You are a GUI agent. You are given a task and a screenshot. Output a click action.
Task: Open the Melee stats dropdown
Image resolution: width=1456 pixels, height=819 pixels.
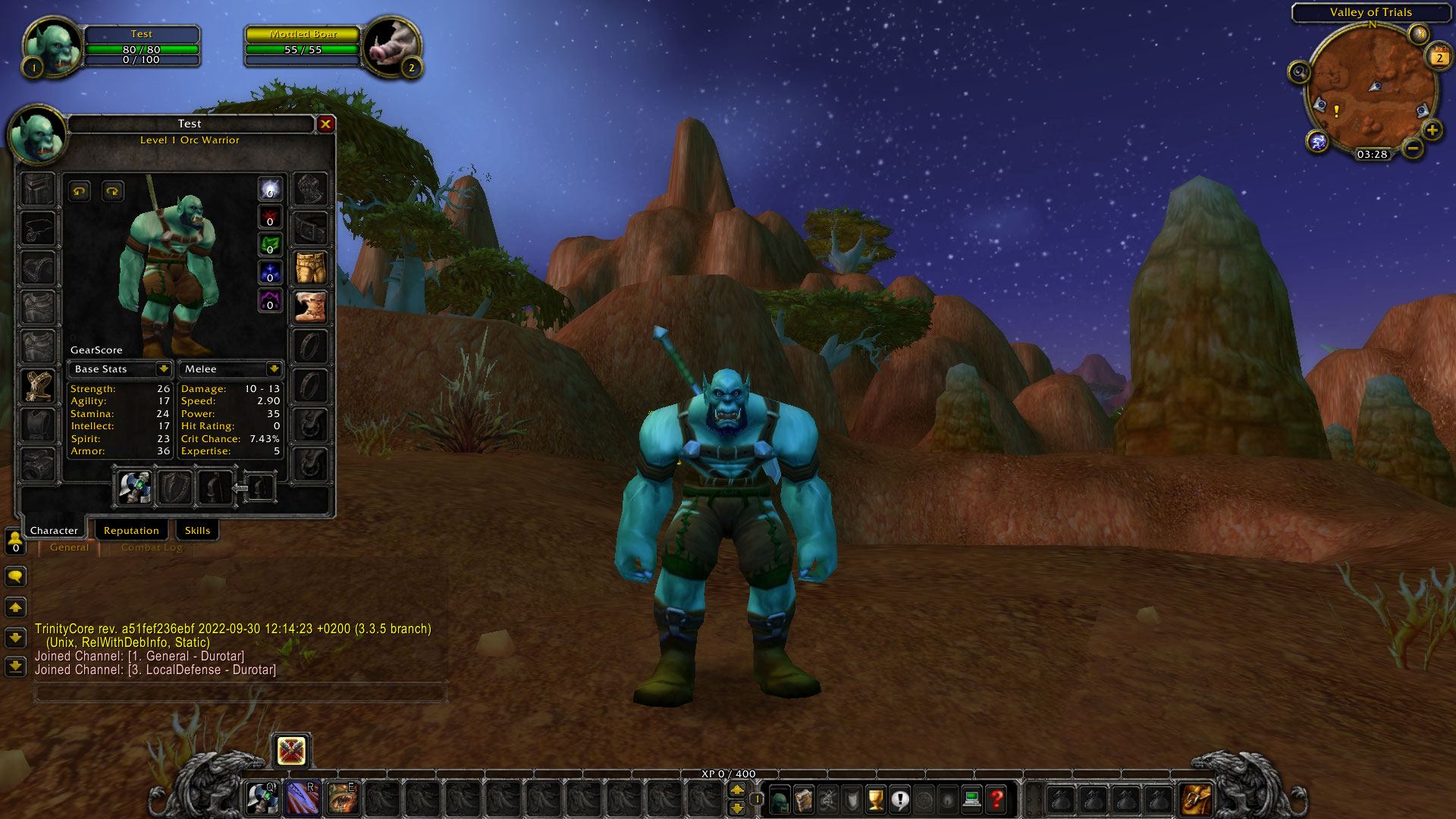(231, 369)
